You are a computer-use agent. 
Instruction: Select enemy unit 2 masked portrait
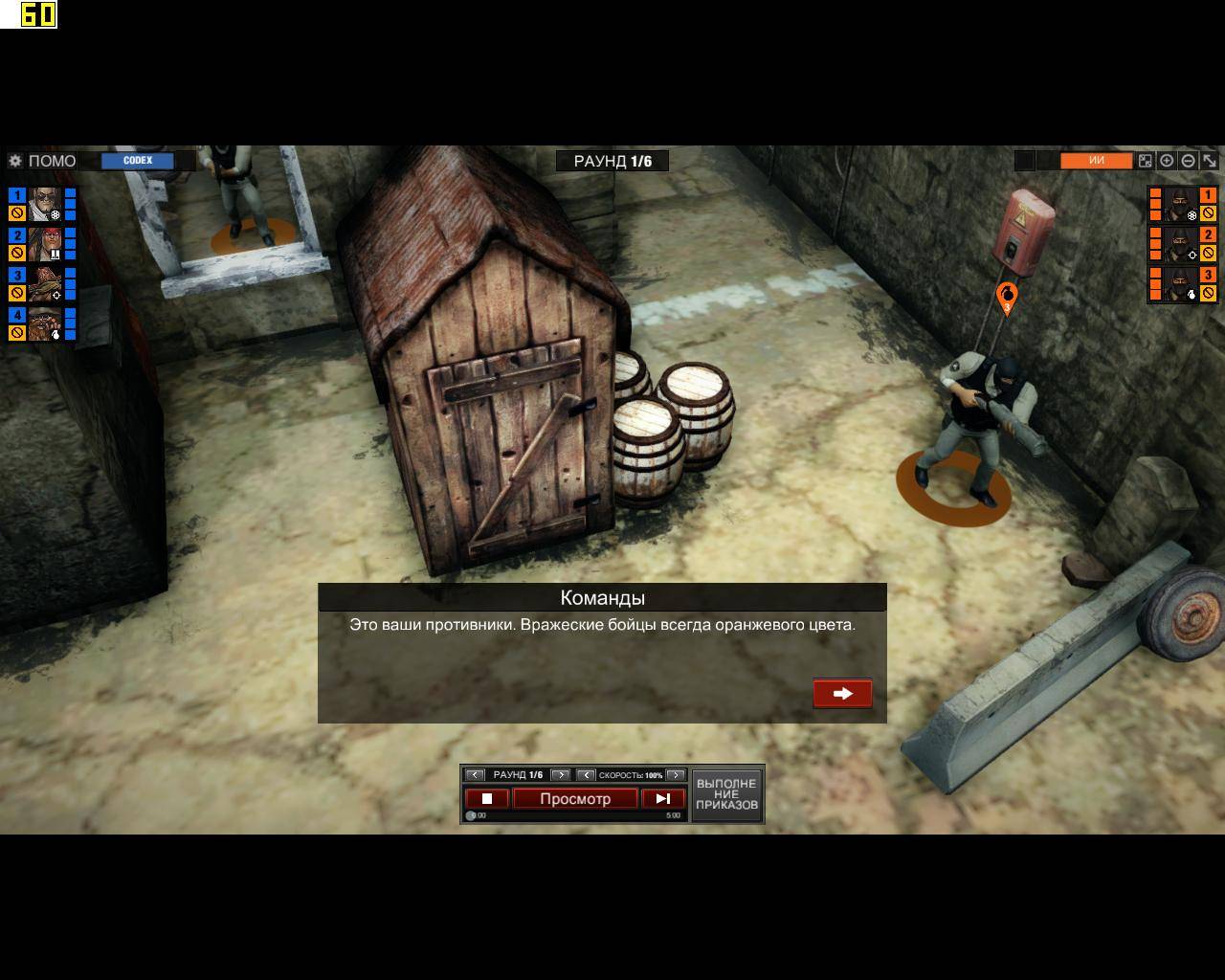pos(1182,244)
